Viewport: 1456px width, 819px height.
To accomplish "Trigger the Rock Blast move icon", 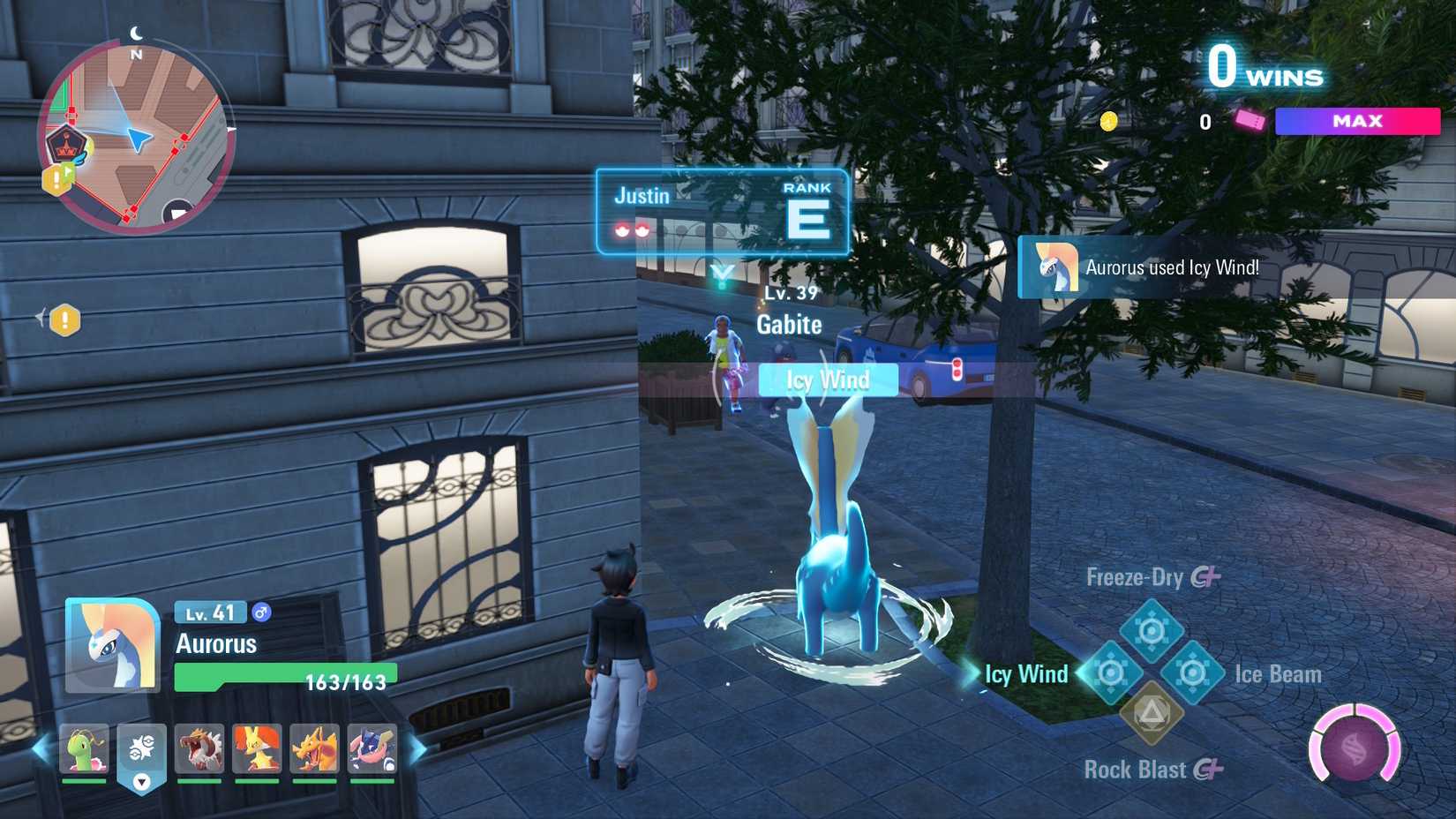I will pos(1151,712).
